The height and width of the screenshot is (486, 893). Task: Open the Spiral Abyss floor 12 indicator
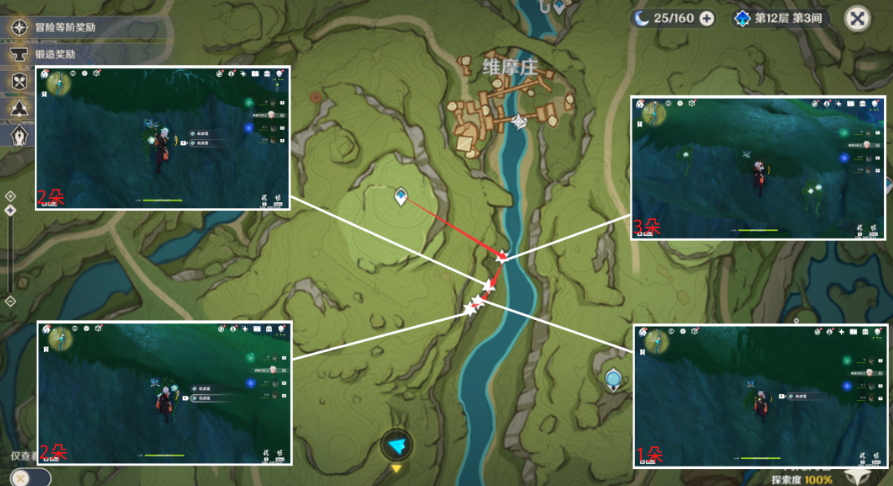click(782, 18)
